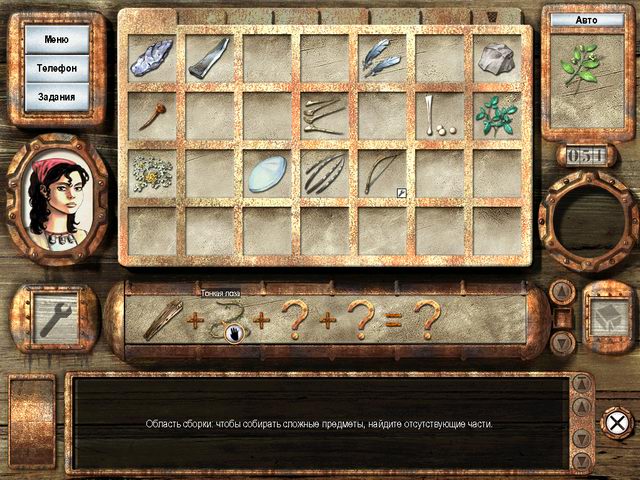Select the bone and pearls item

(437, 114)
